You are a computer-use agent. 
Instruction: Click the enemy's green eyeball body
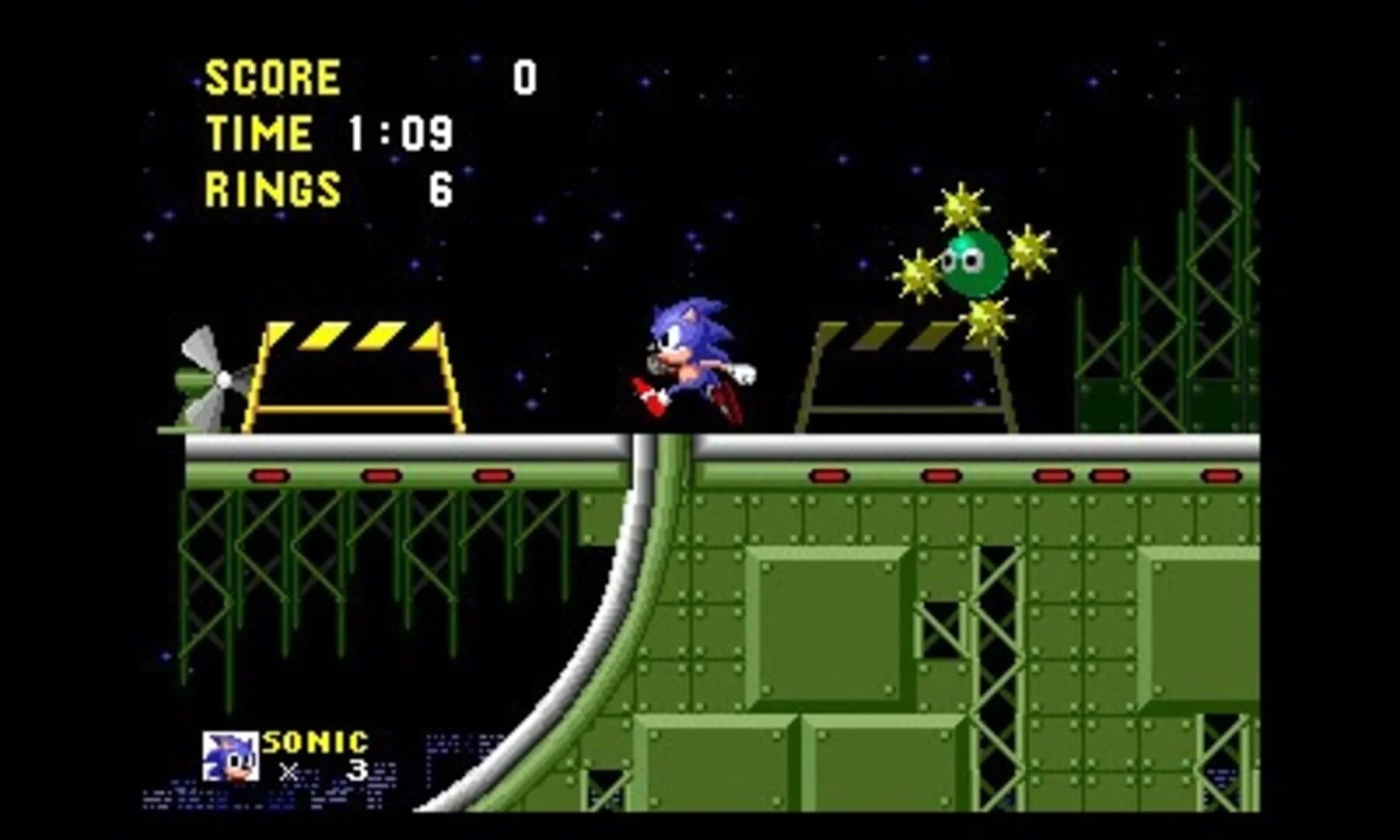click(x=972, y=264)
